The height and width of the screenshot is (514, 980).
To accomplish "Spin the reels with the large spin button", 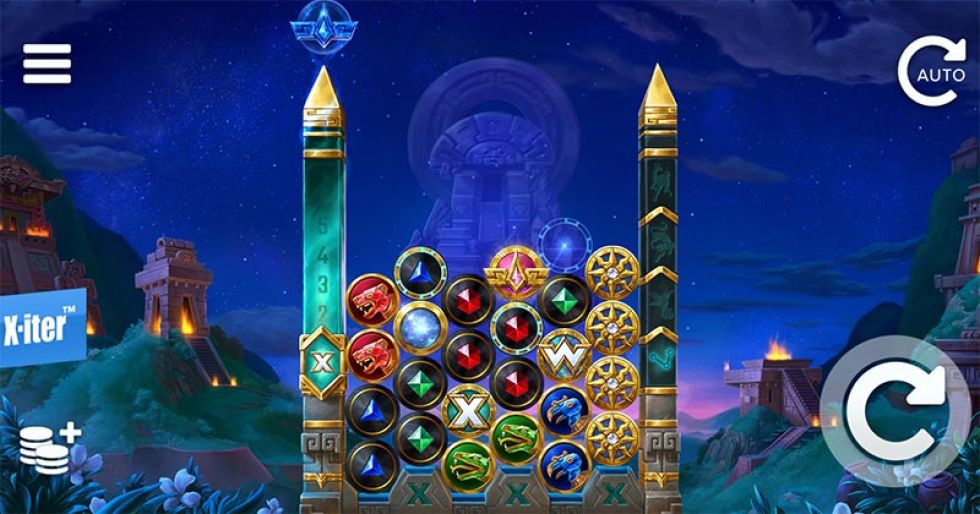I will coord(893,412).
